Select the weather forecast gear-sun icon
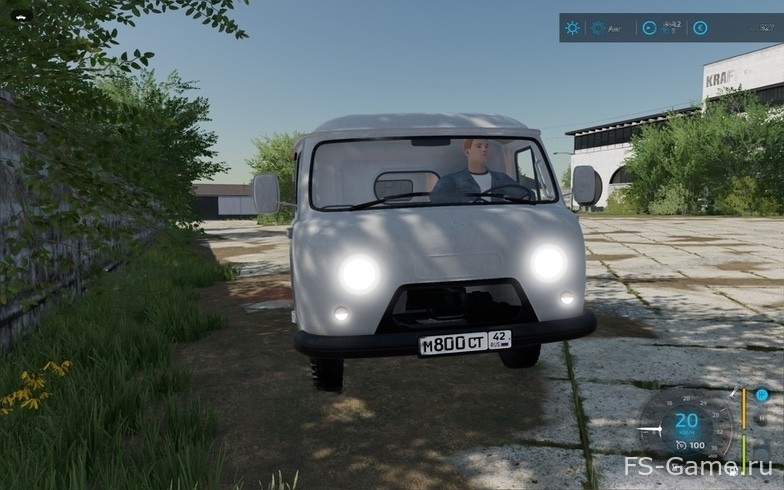 [597, 28]
